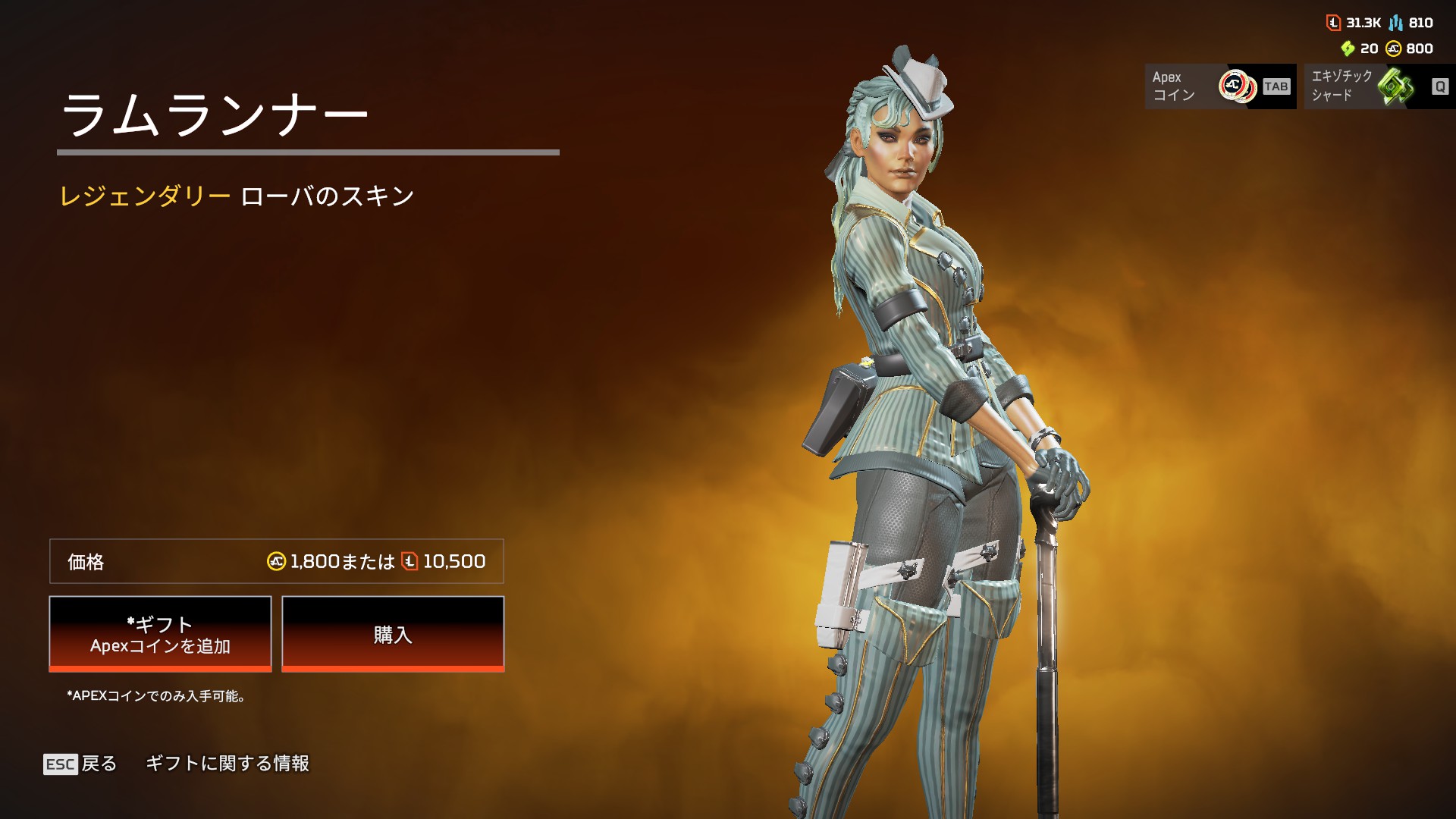Image resolution: width=1456 pixels, height=819 pixels.
Task: Go back with the 戻る button
Action: point(81,764)
